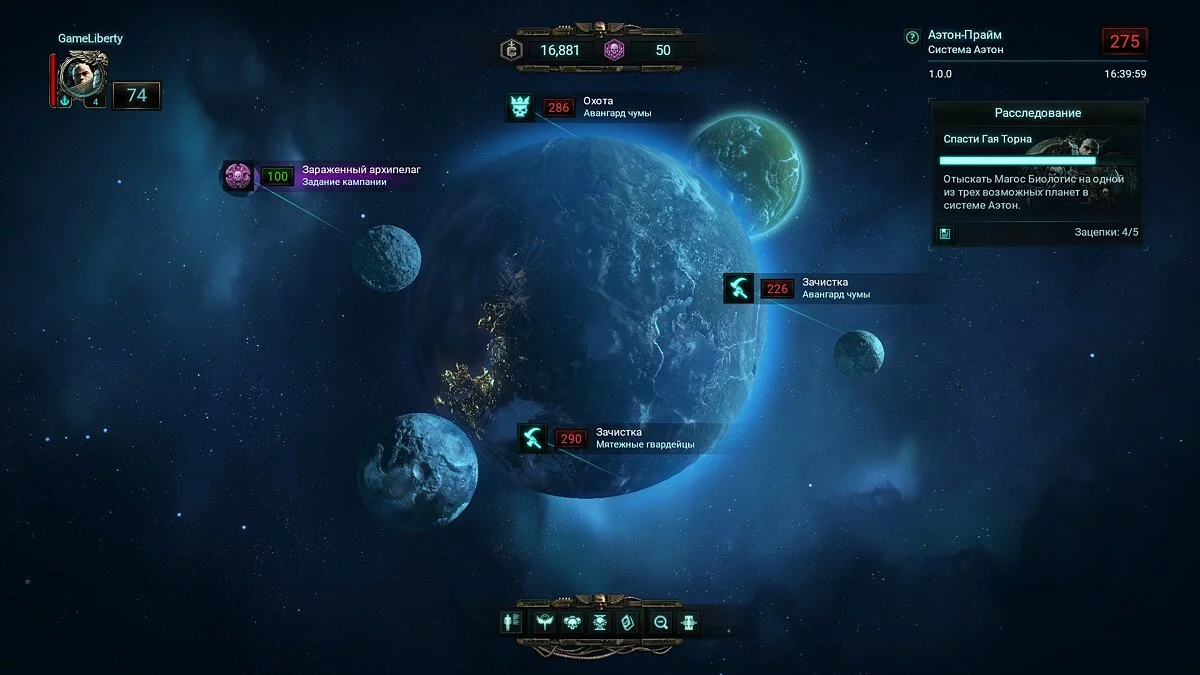This screenshot has width=1200, height=675.
Task: Click the purple skull currency icon
Action: pos(613,50)
